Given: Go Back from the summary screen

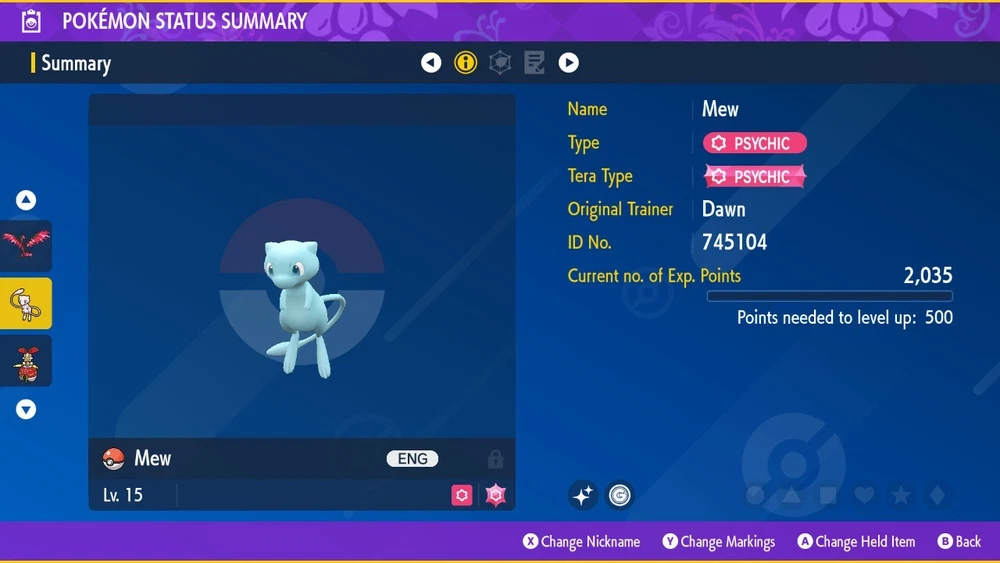Looking at the screenshot, I should (959, 542).
